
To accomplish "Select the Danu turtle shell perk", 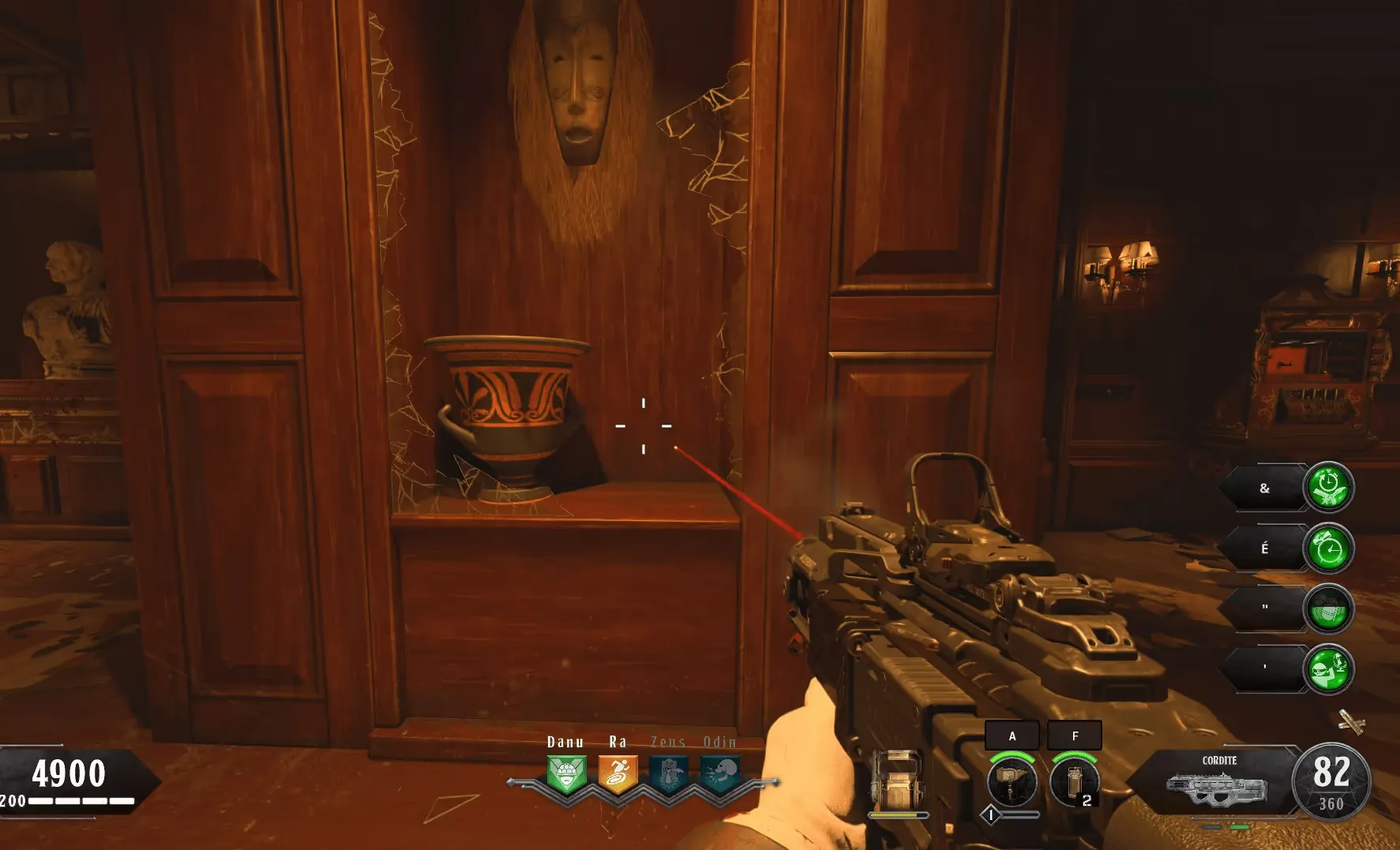I will pyautogui.click(x=566, y=774).
